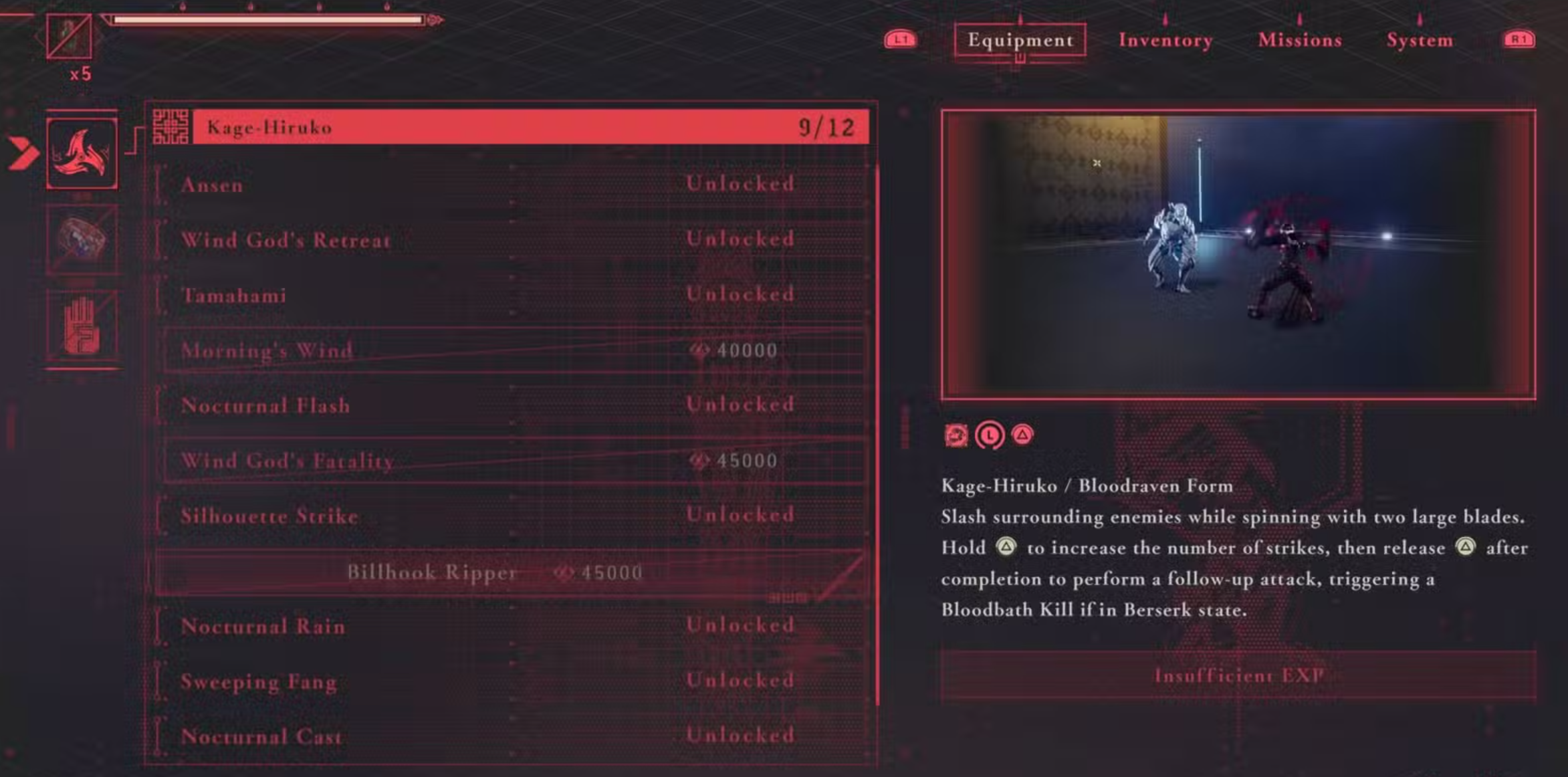Select the Wind God's Fatality skill entry
Screen dimensions: 1568x777
click(468, 461)
